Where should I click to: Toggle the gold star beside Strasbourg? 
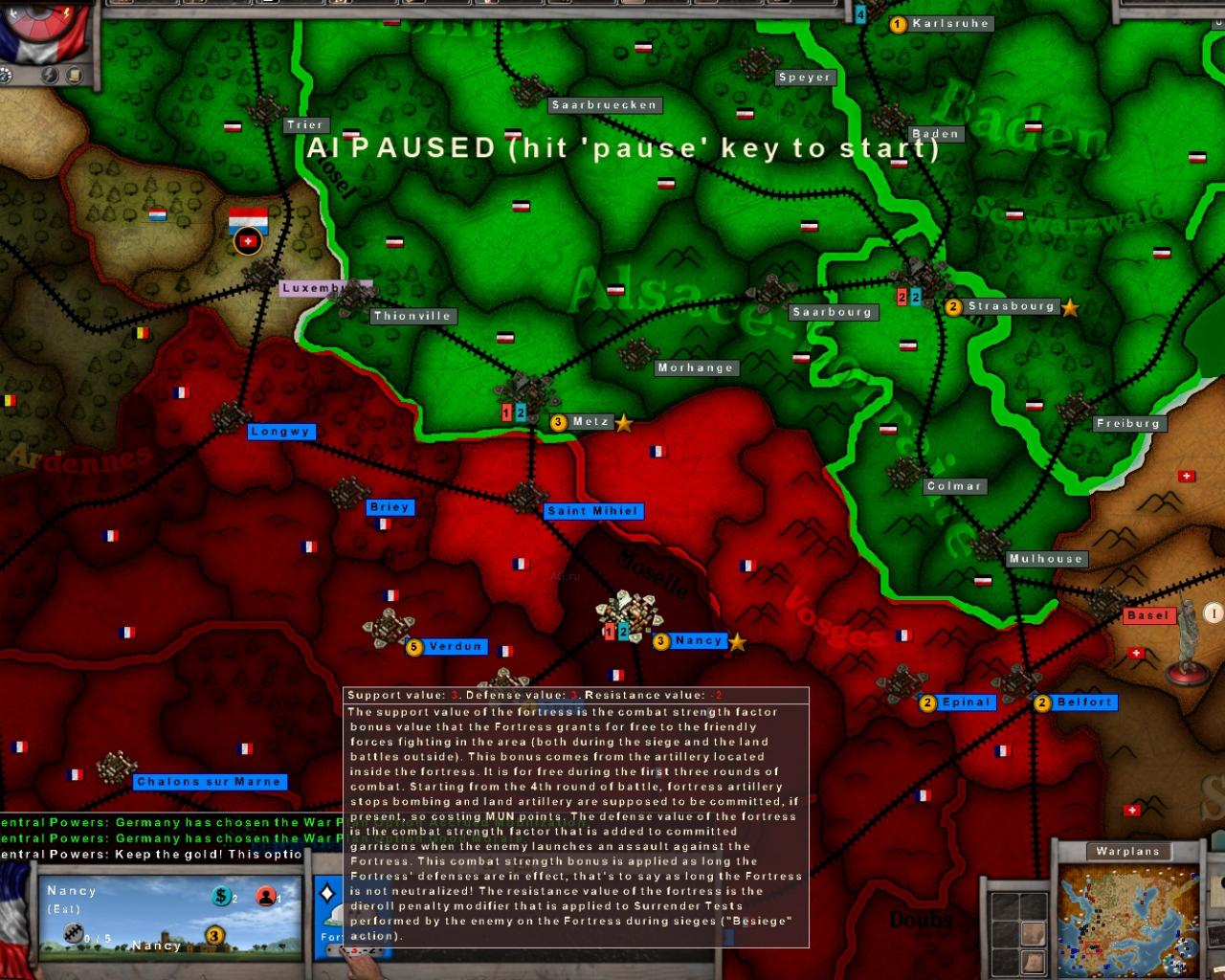point(1069,308)
